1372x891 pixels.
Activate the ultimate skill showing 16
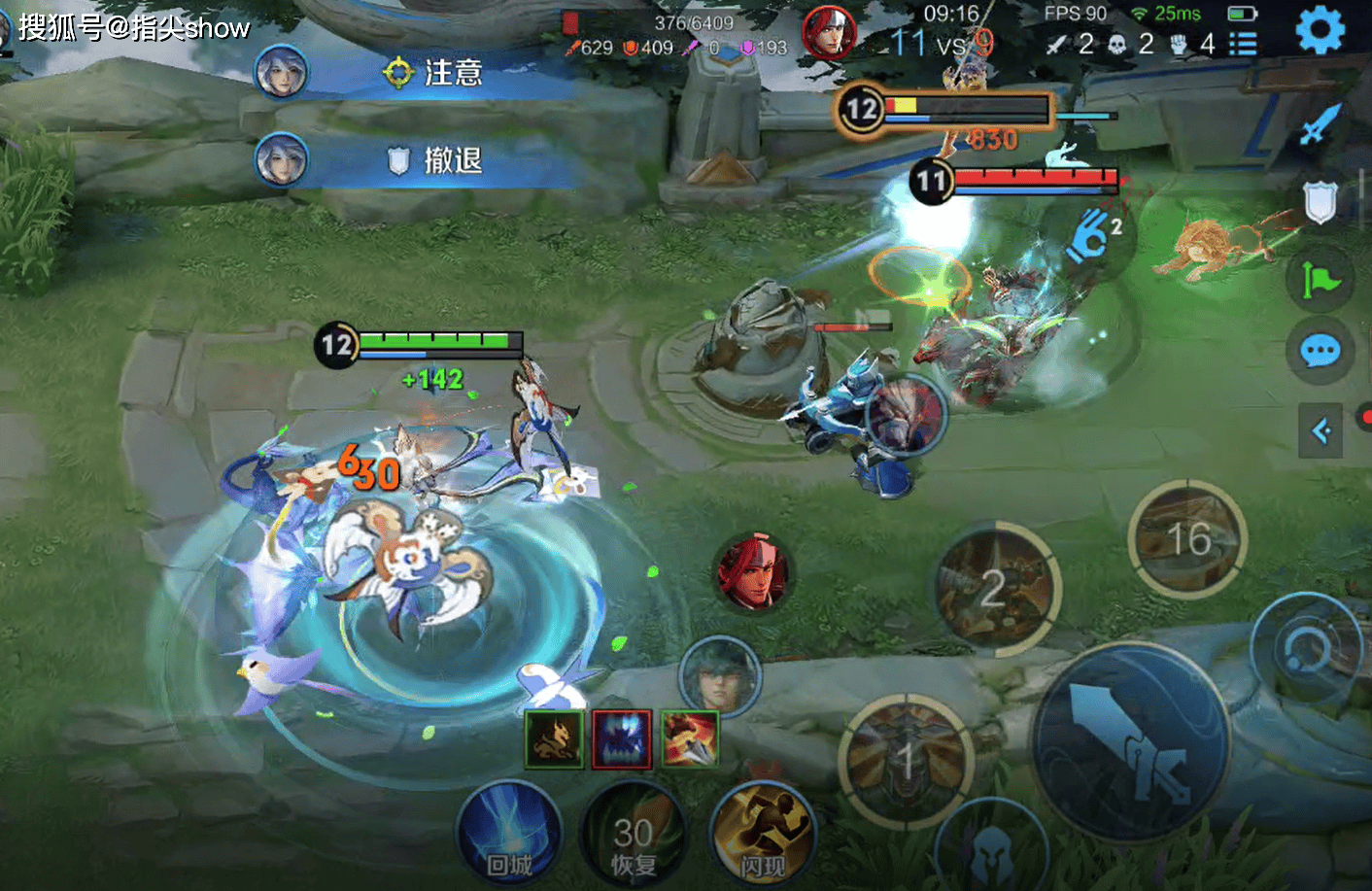[1187, 539]
